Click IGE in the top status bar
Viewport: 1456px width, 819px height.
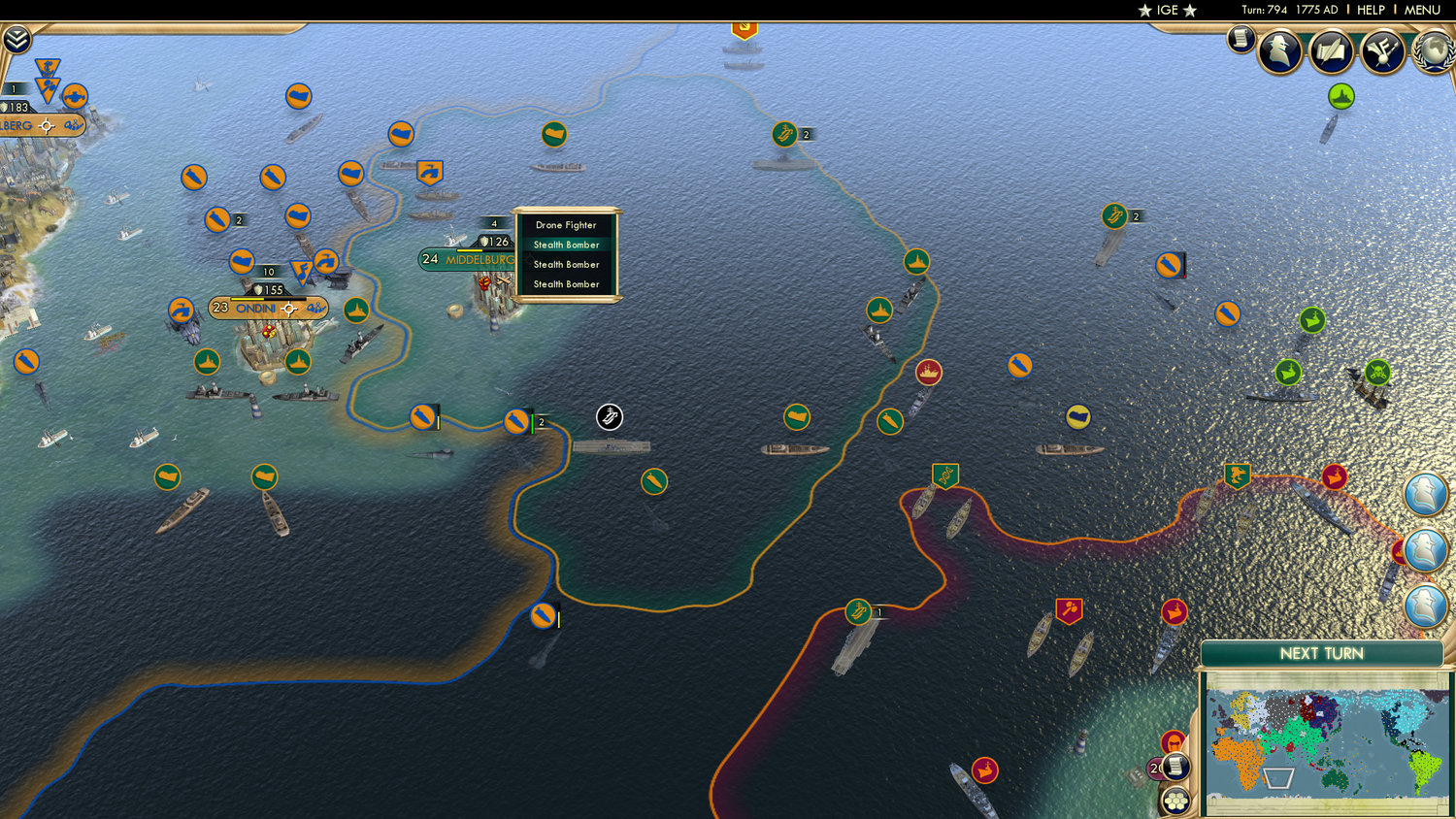coord(1167,10)
